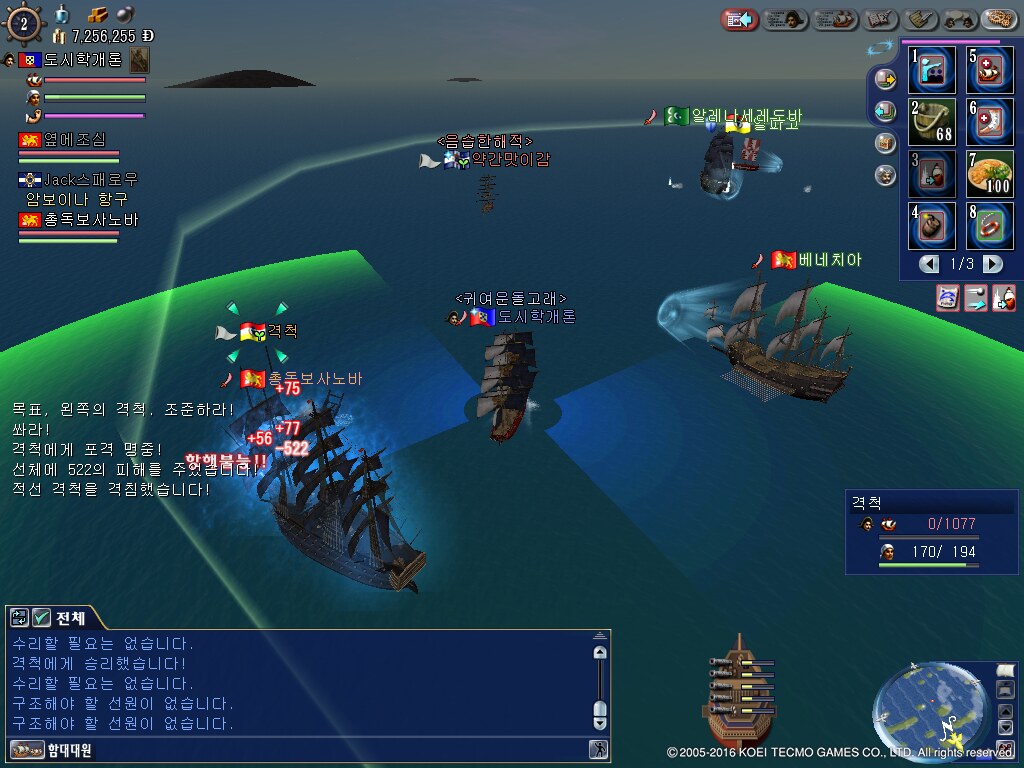Activate the powder barrel skill in slot 4
Screen dimensions: 1024x768
(932, 226)
